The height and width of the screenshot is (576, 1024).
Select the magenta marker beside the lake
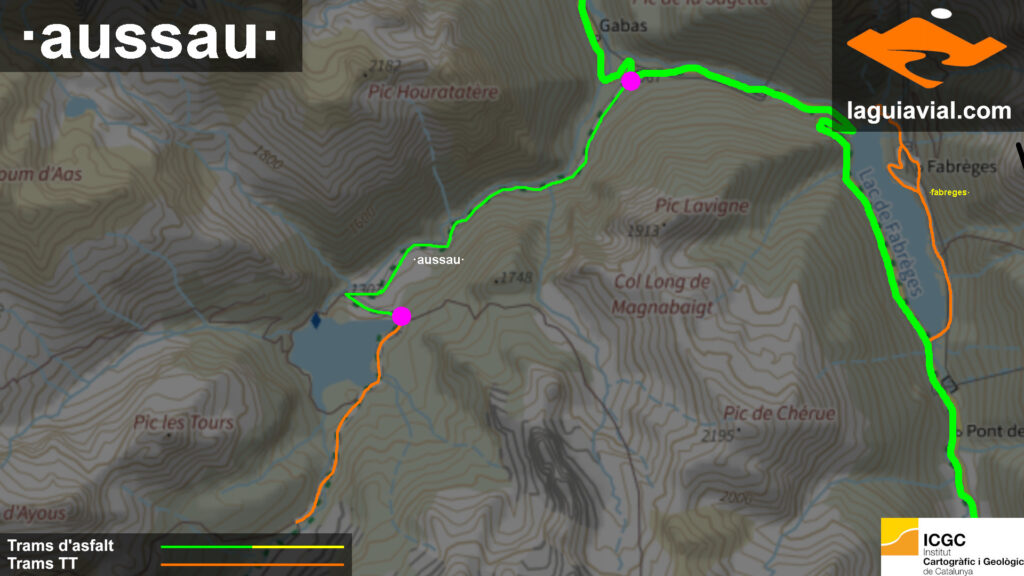pos(401,316)
